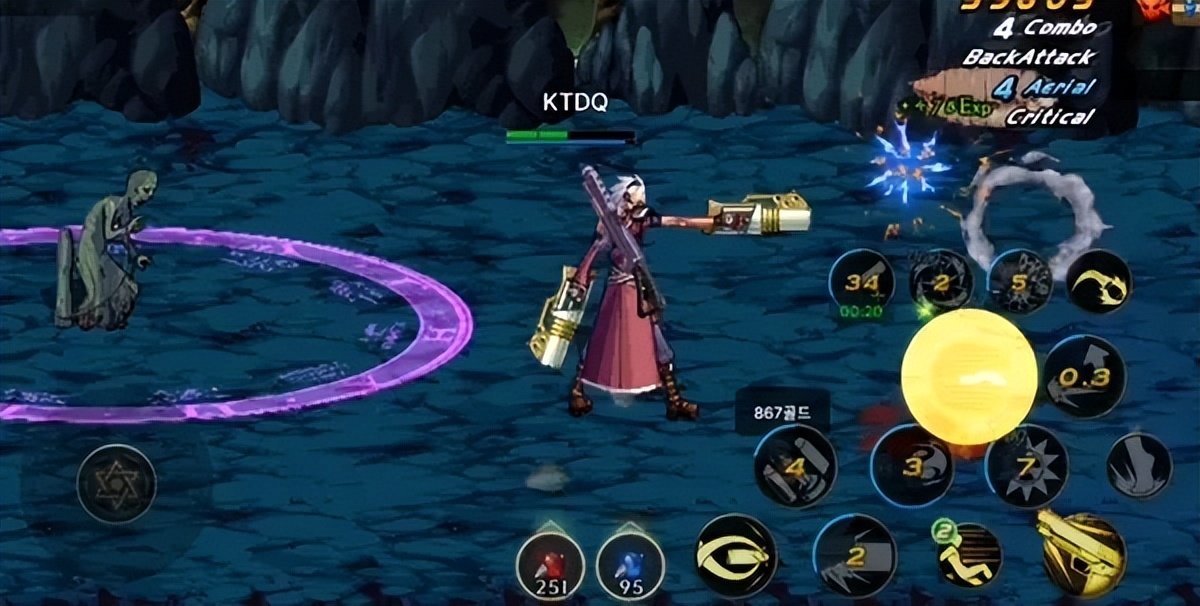Viewport: 1200px width, 606px height.
Task: Tap the boot kick skill icon
Action: pyautogui.click(x=1139, y=466)
